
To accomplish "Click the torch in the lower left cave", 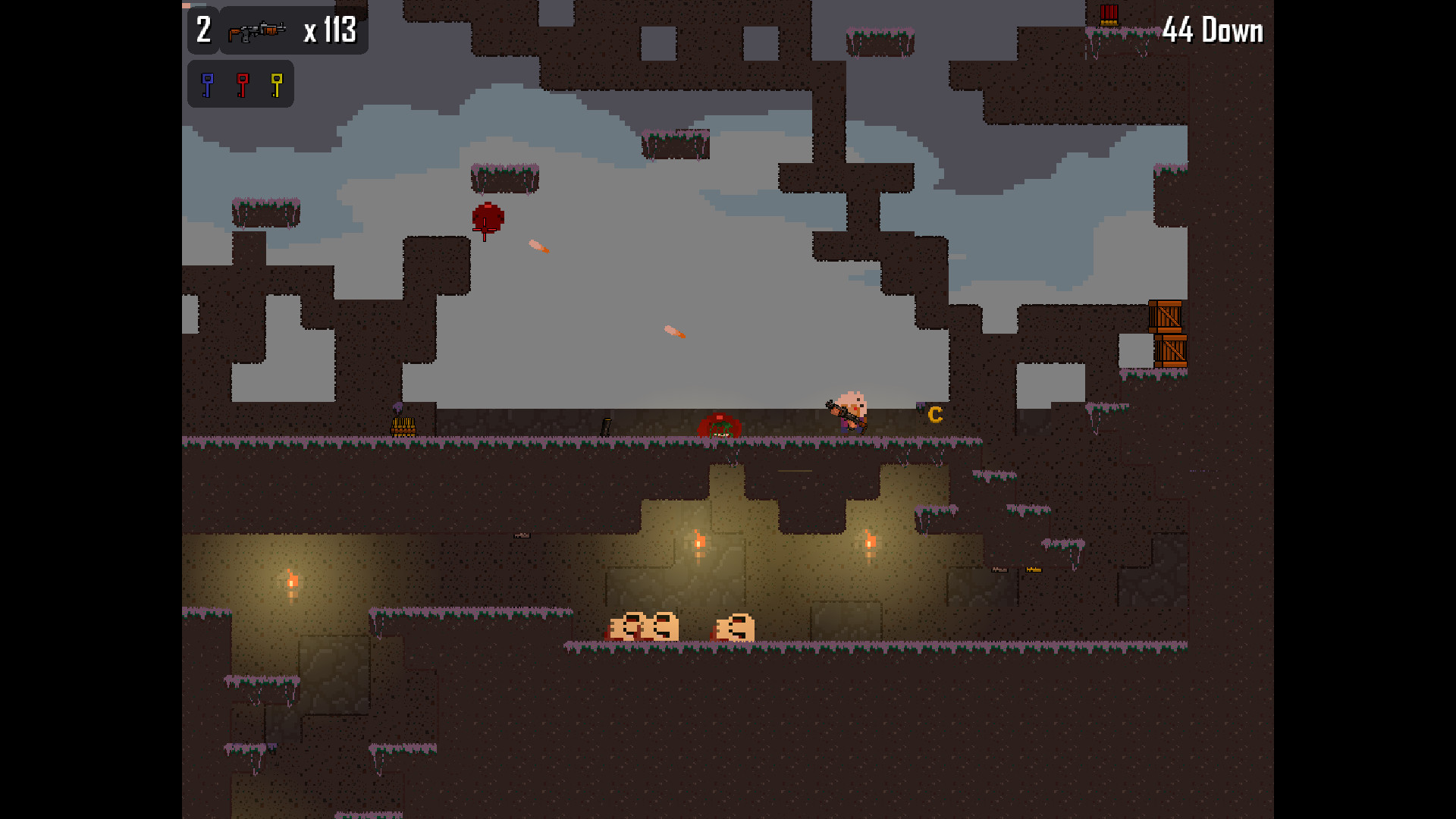I will (x=291, y=582).
